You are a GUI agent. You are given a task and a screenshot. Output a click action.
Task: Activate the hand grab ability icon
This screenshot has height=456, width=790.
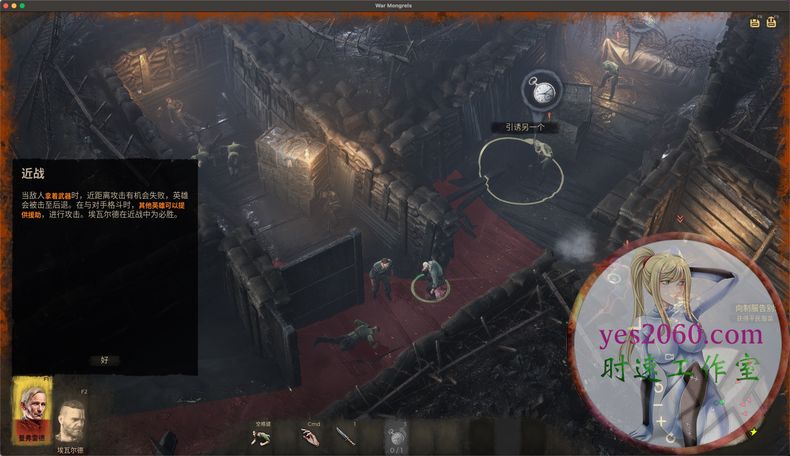coord(311,436)
